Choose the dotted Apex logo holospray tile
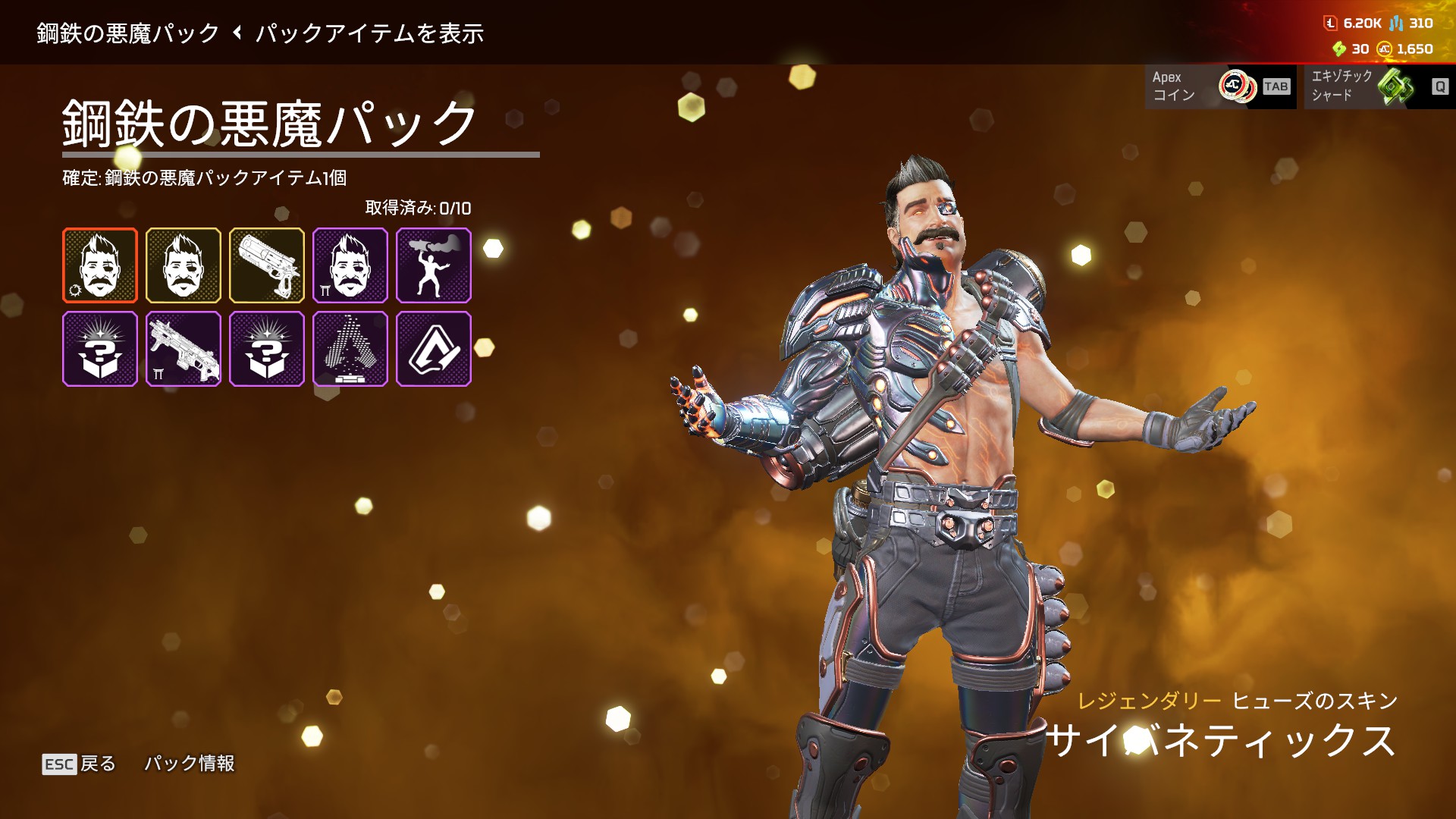 (350, 349)
